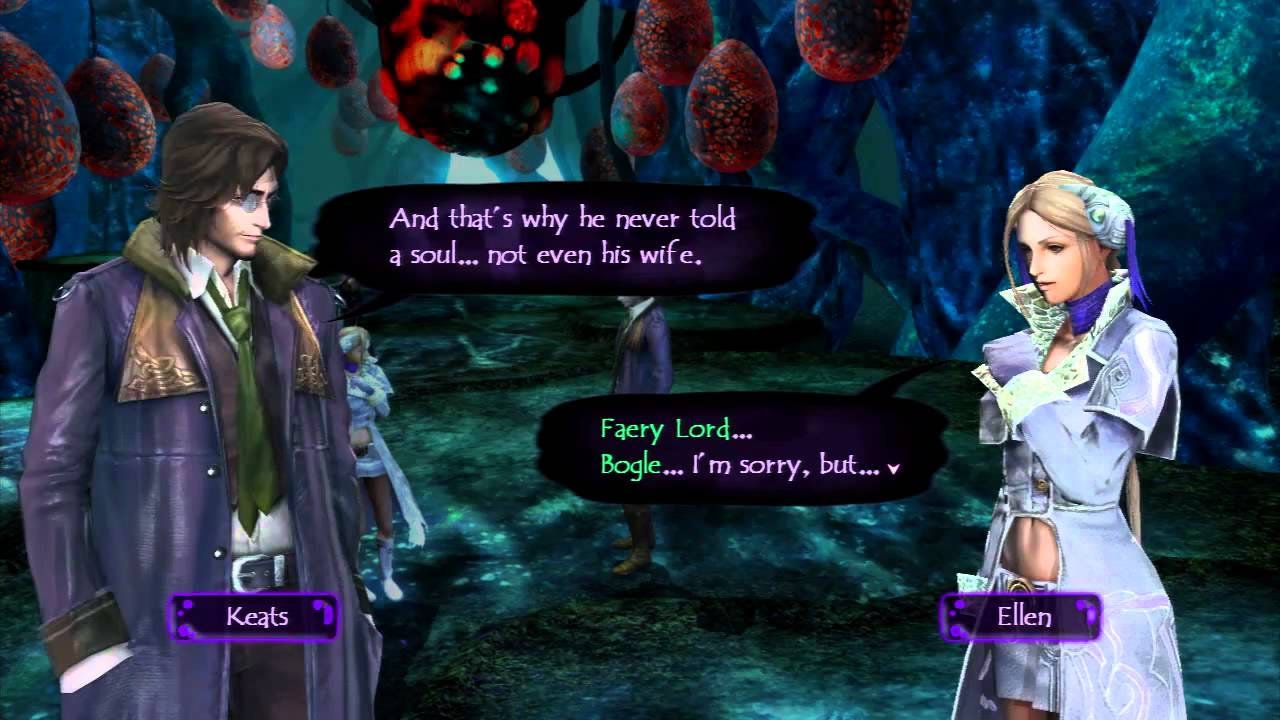This screenshot has height=720, width=1280.
Task: Select the Ellen nameplate
Action: [1020, 615]
